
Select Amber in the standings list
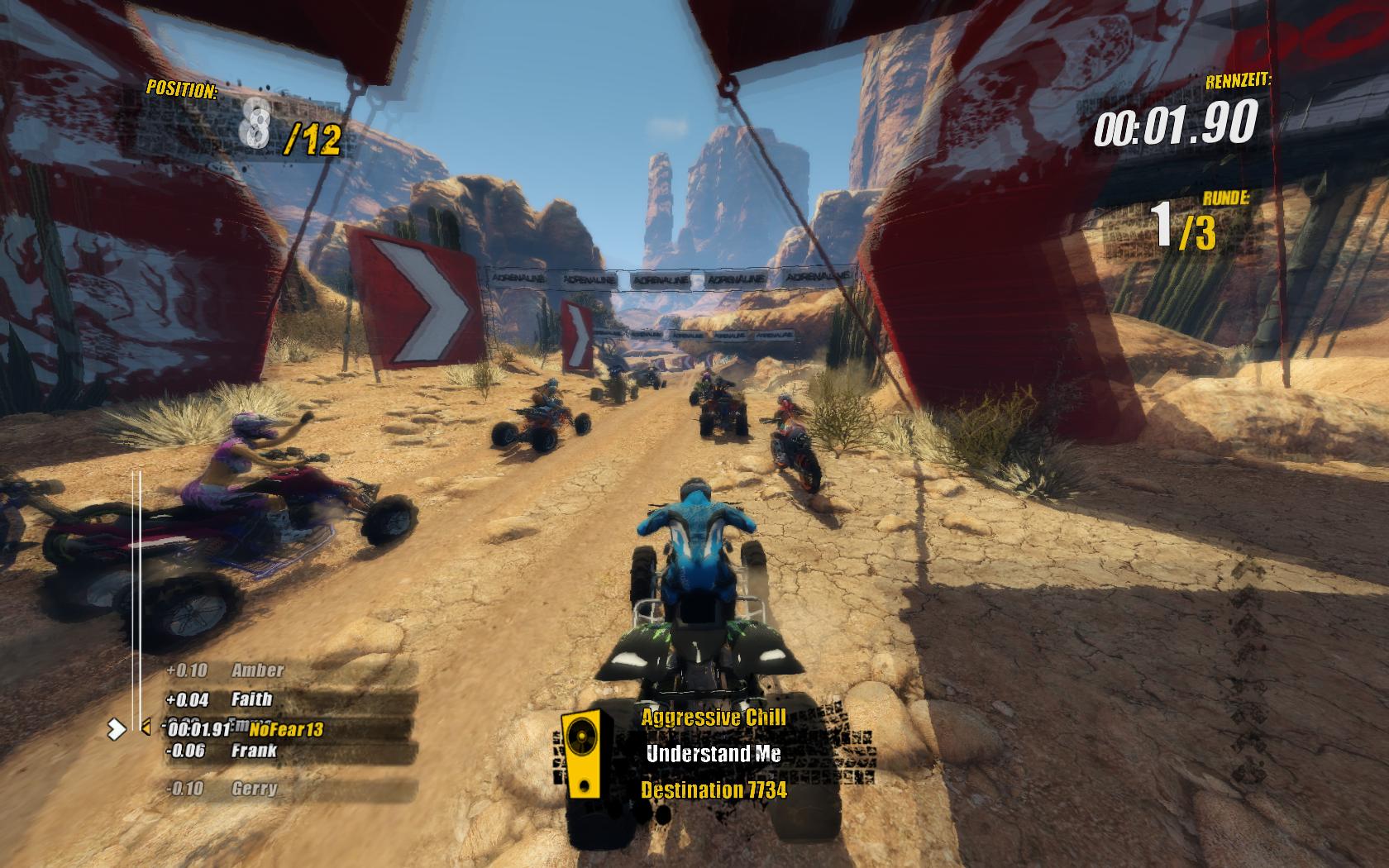click(257, 670)
